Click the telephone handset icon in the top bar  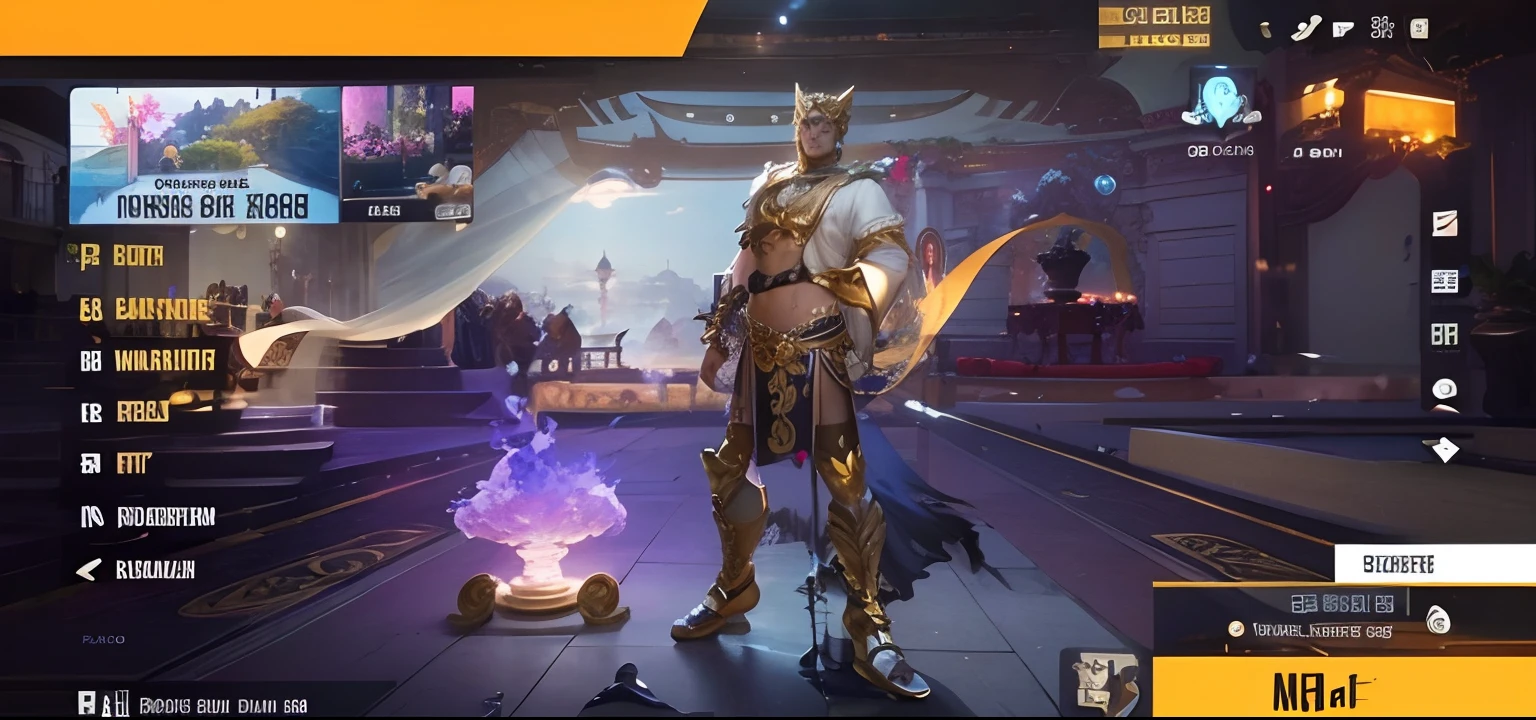coord(1305,28)
